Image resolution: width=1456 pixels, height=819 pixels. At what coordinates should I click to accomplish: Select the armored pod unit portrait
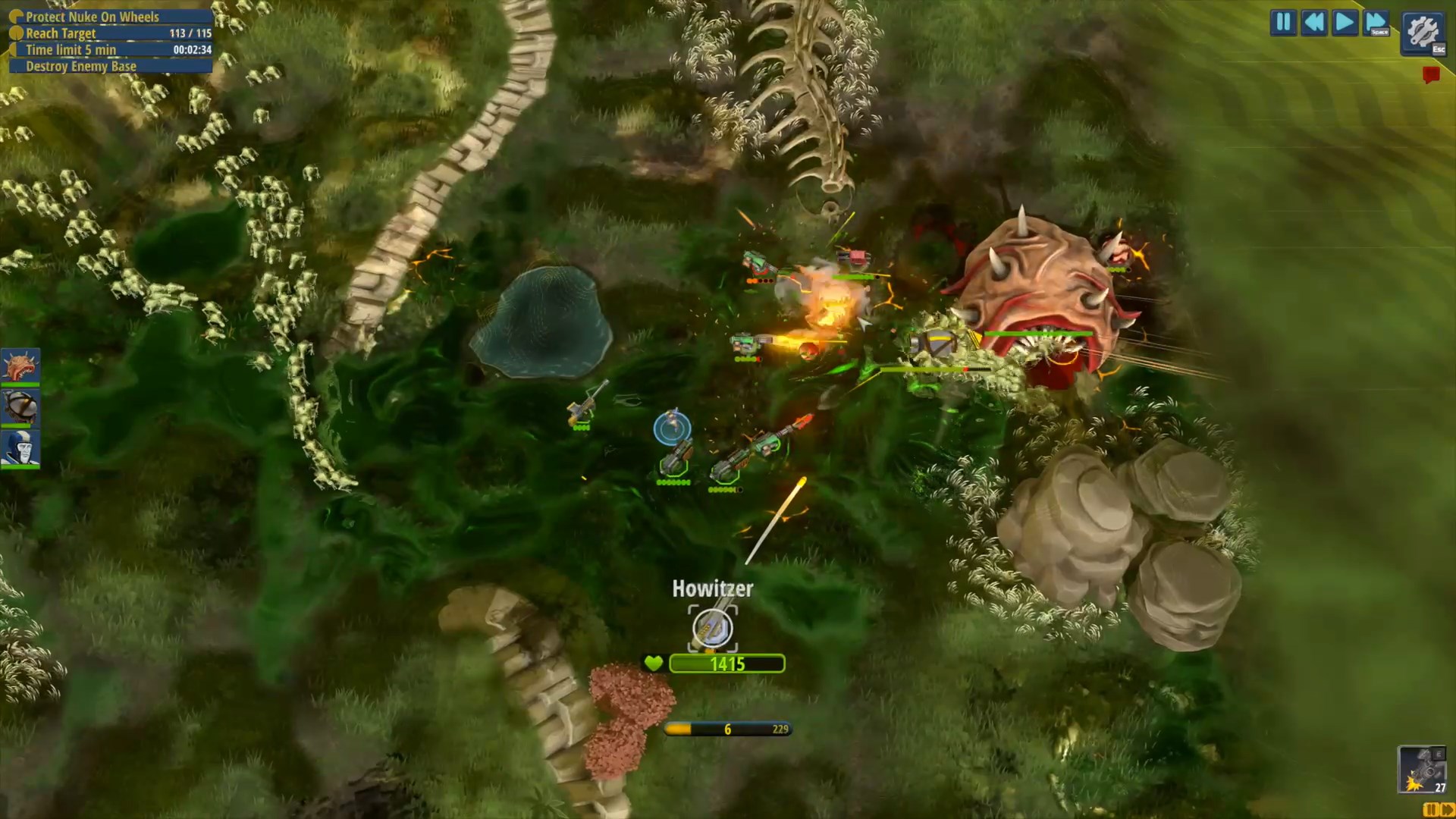pyautogui.click(x=20, y=407)
